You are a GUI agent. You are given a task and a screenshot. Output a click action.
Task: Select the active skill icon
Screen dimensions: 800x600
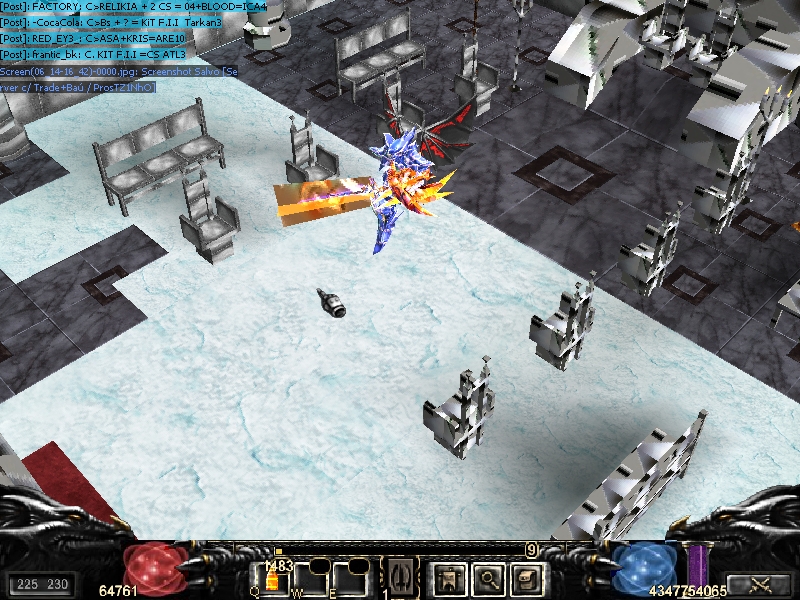pos(402,577)
